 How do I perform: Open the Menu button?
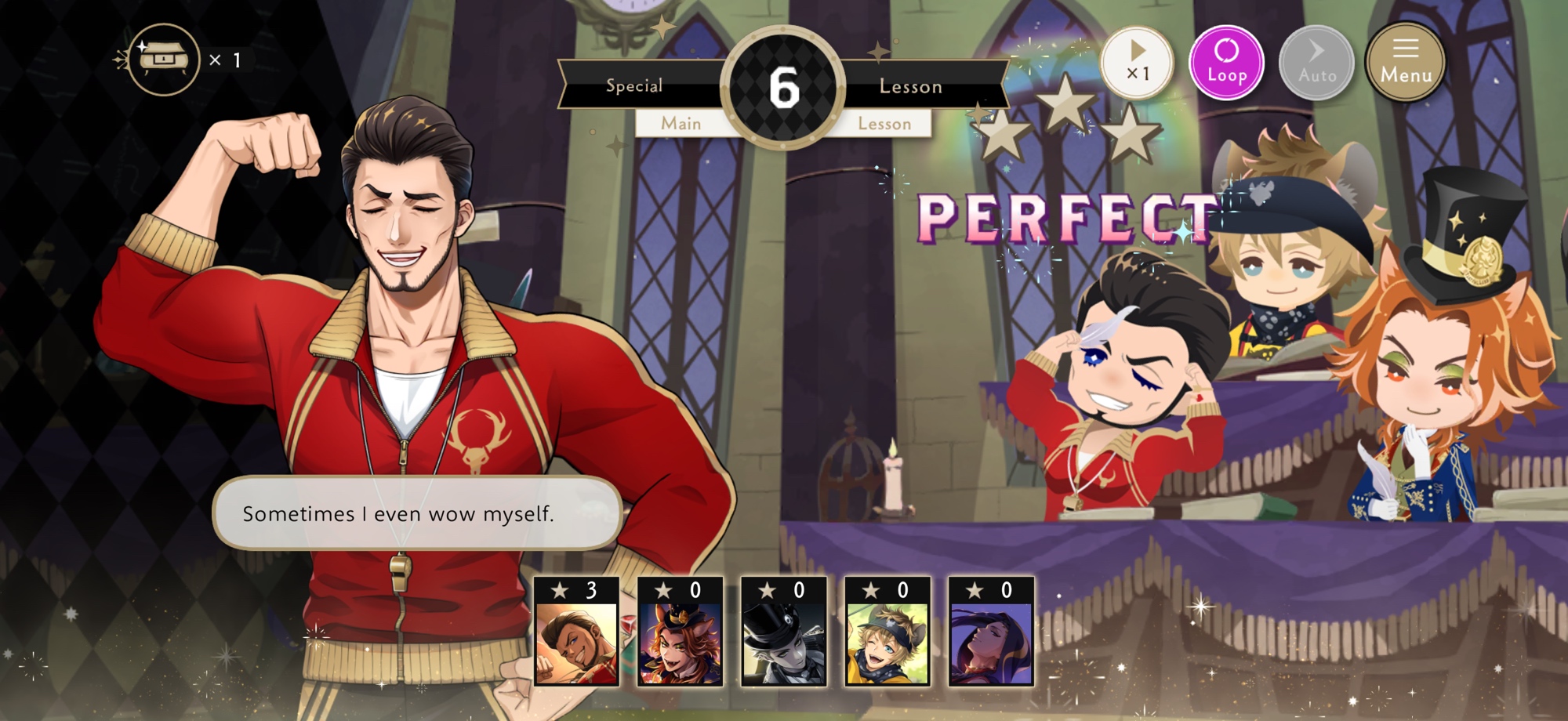coord(1406,63)
